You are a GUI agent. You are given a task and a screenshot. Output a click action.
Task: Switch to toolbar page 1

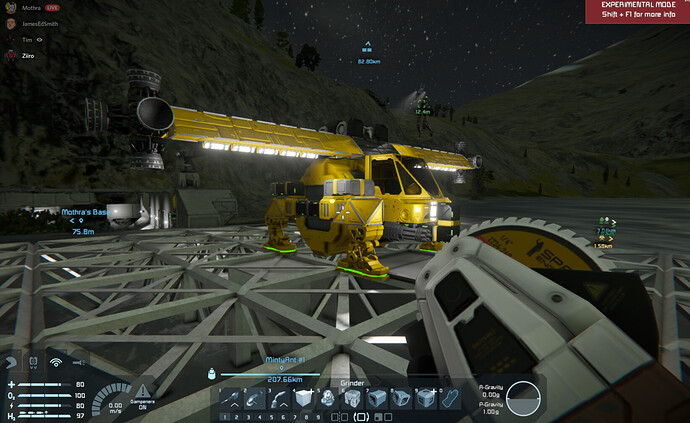click(226, 415)
